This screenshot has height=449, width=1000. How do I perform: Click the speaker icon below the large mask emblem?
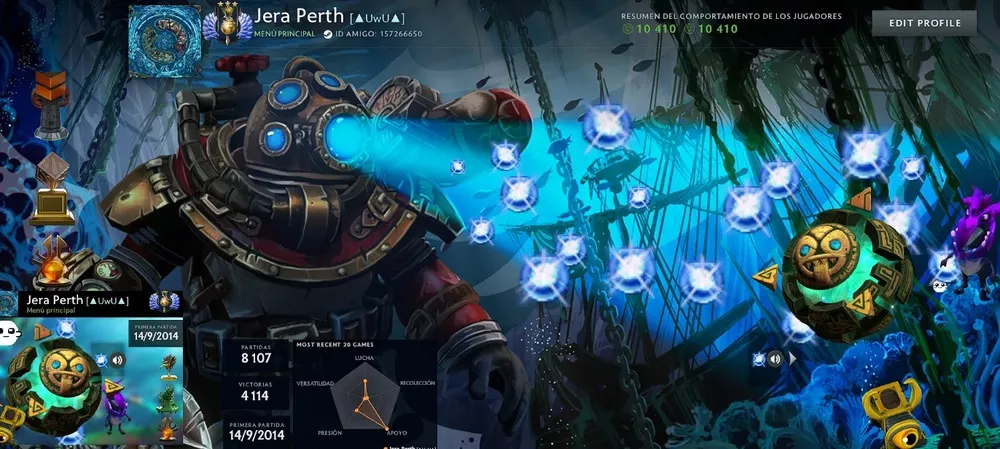tap(774, 358)
